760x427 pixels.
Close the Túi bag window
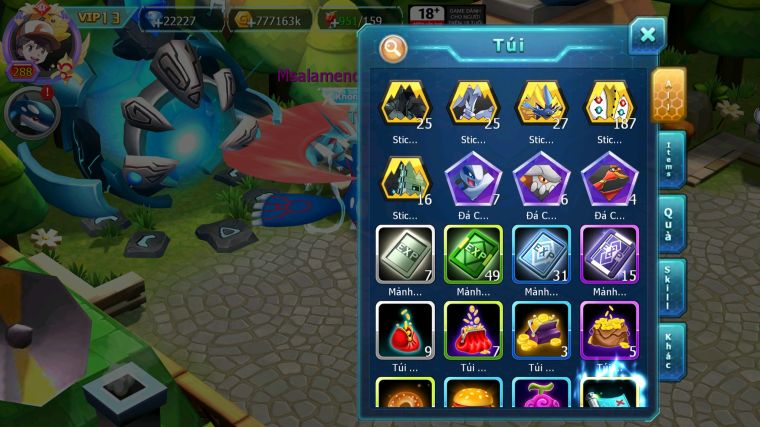click(647, 35)
